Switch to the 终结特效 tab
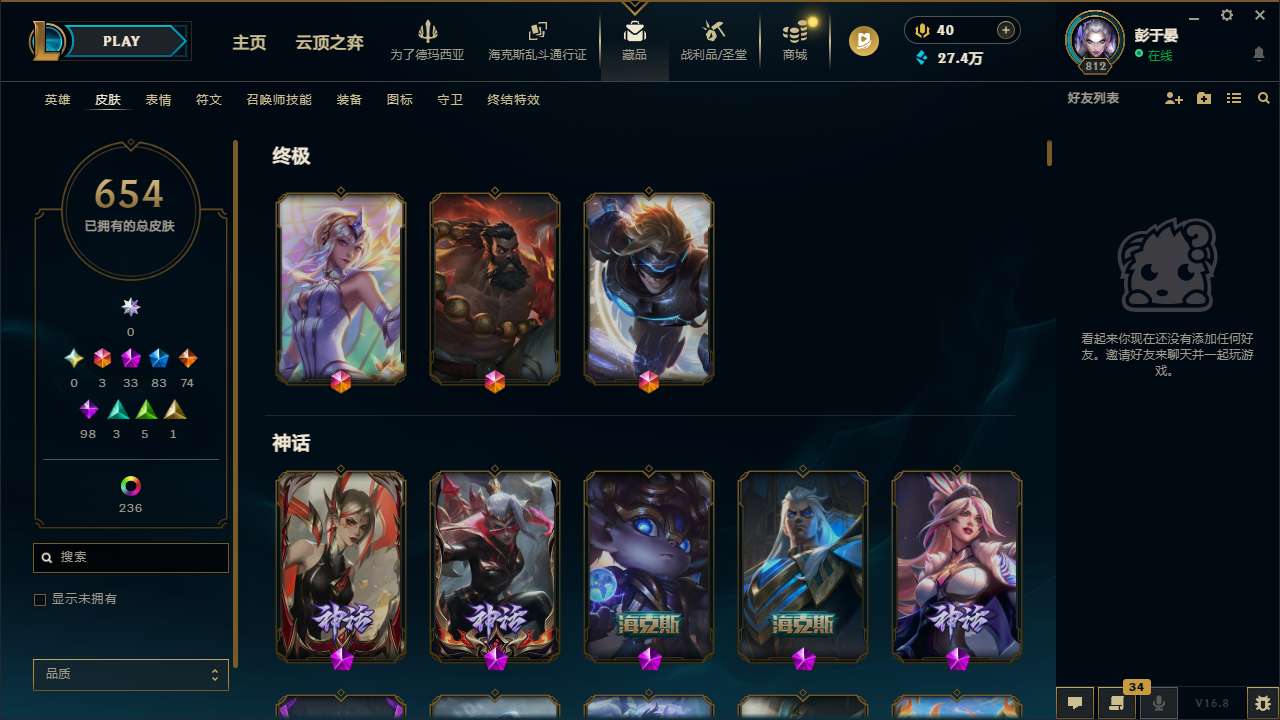Image resolution: width=1280 pixels, height=720 pixels. click(x=512, y=99)
